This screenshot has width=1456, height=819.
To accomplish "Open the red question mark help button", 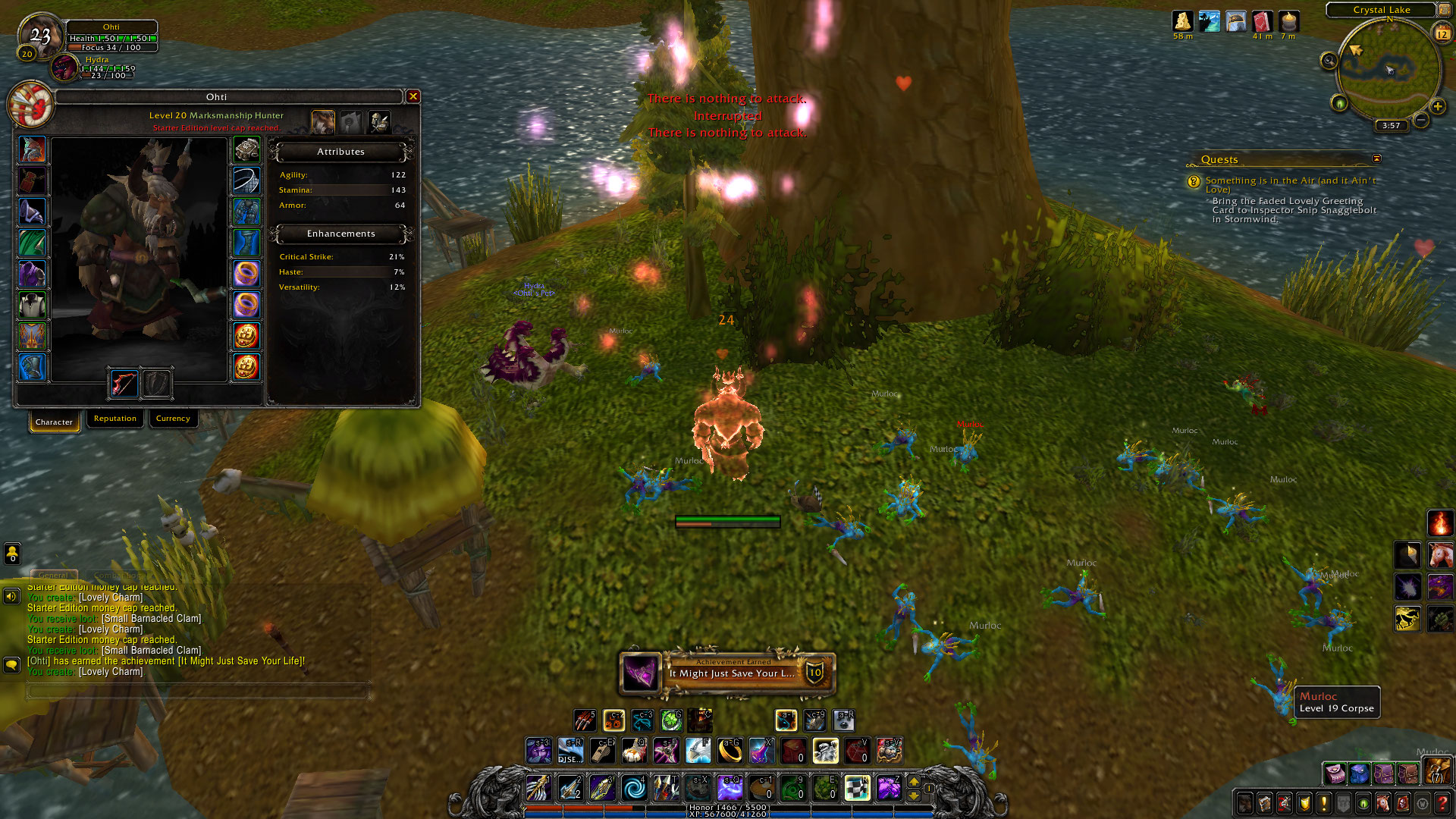I will [1442, 802].
